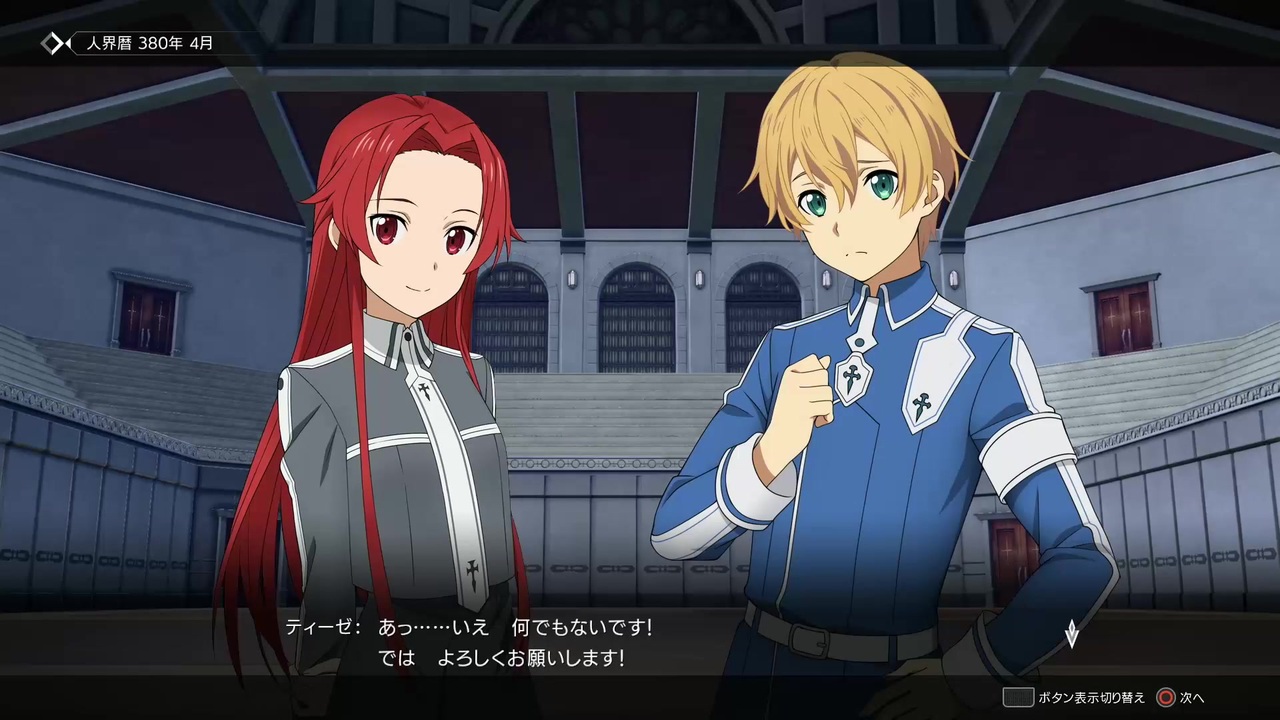Click the square button icon before ボタン表示切り替え
The image size is (1280, 720).
[1018, 697]
